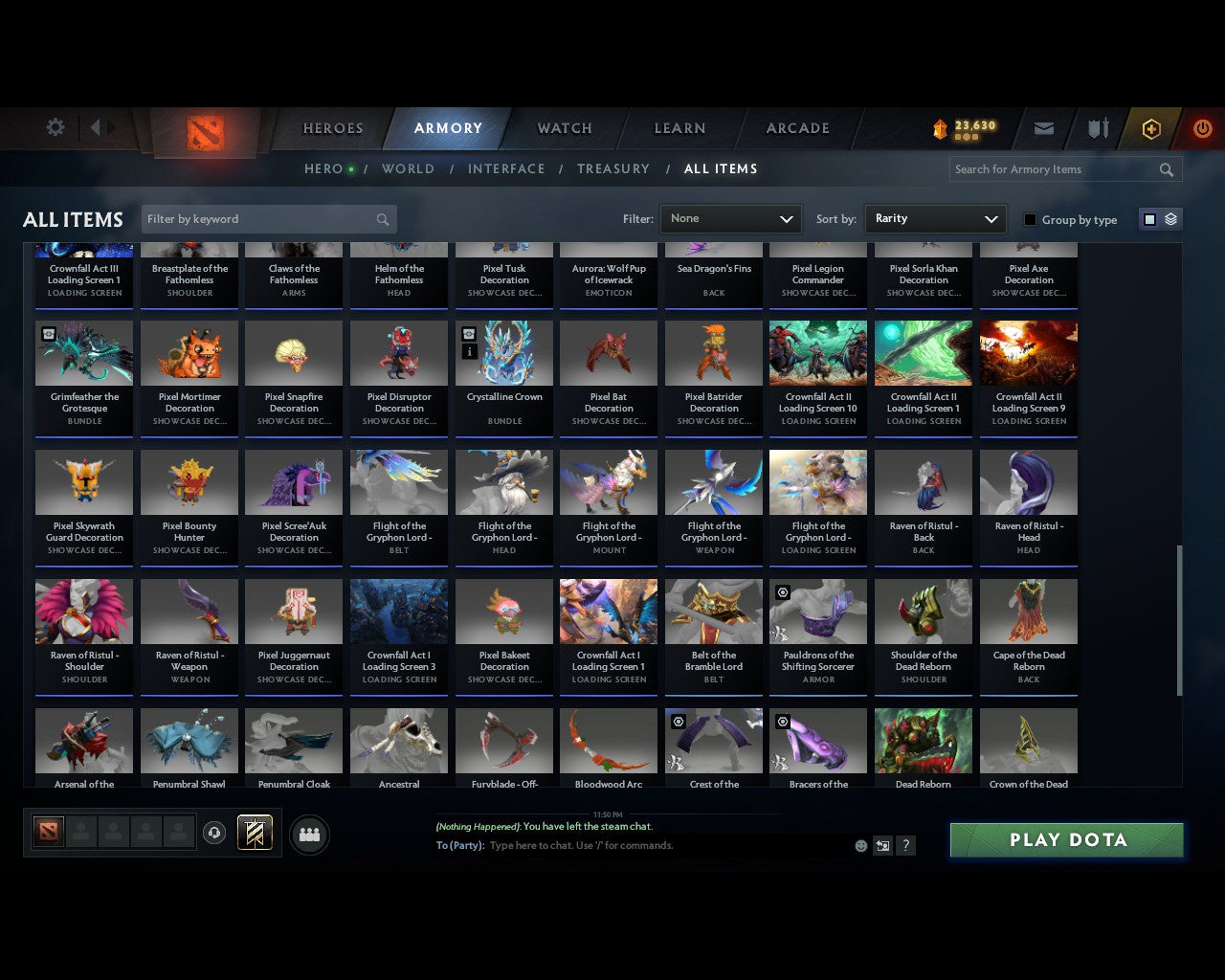The height and width of the screenshot is (980, 1225).
Task: Click the question mark help button near chat
Action: (x=905, y=846)
